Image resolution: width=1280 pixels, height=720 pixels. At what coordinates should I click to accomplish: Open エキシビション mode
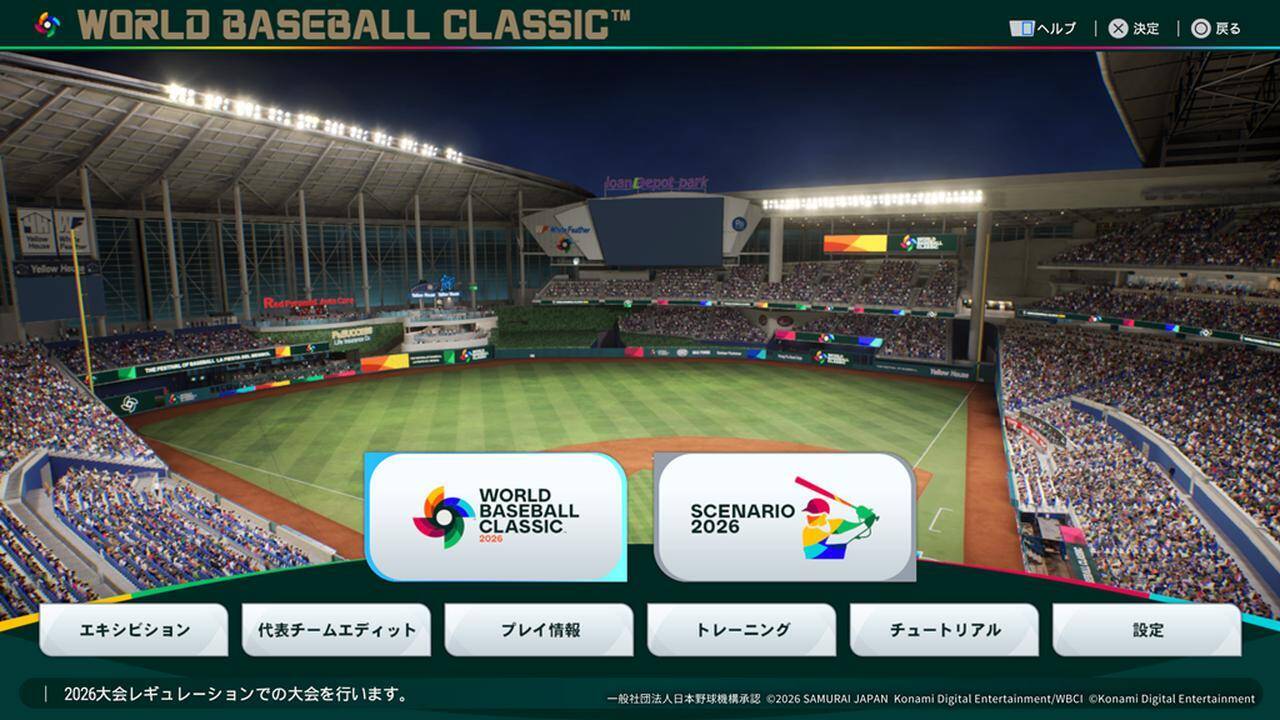coord(133,630)
